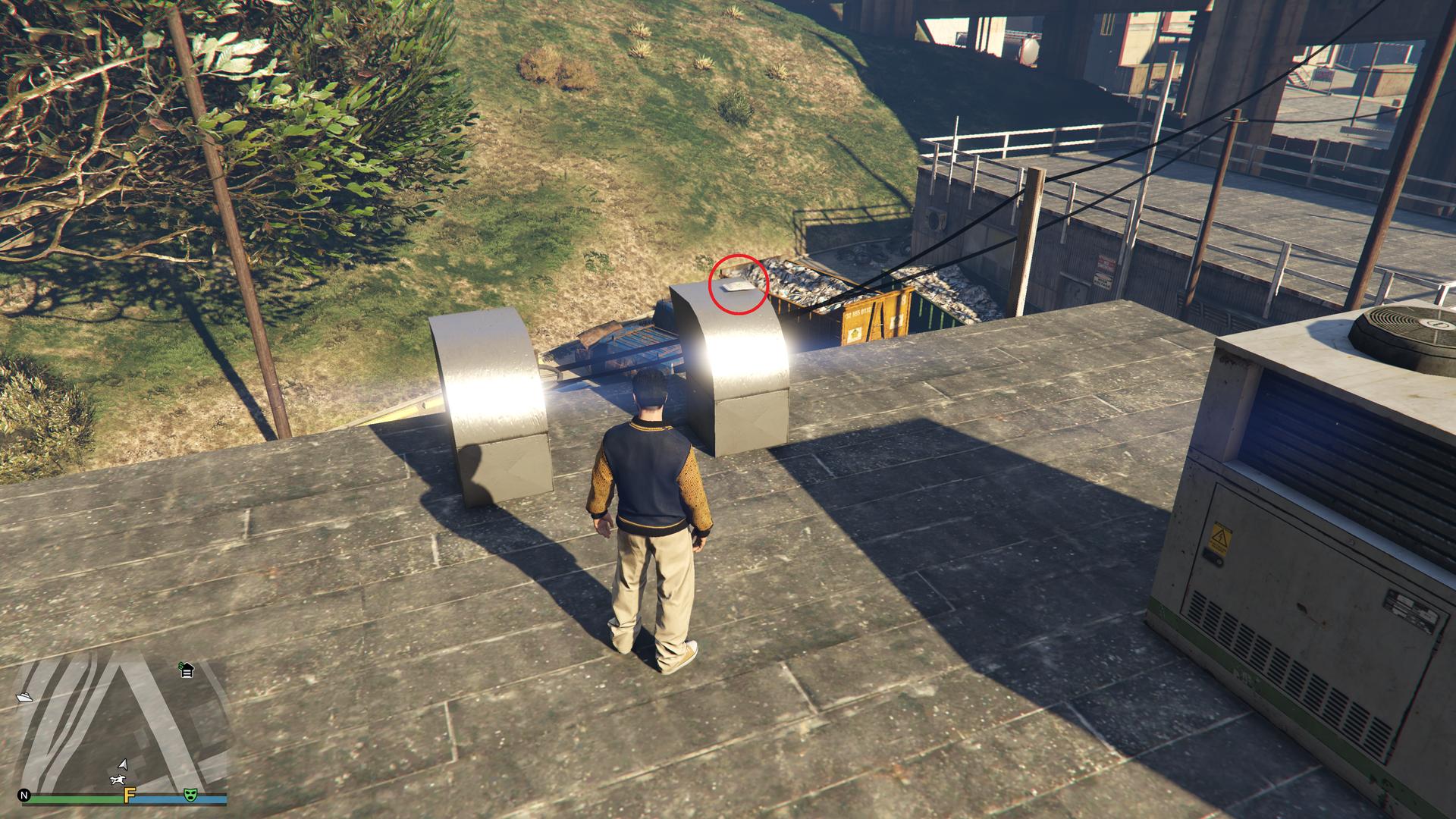1456x819 pixels.
Task: Click the green mask blip on the minimap
Action: [x=190, y=795]
